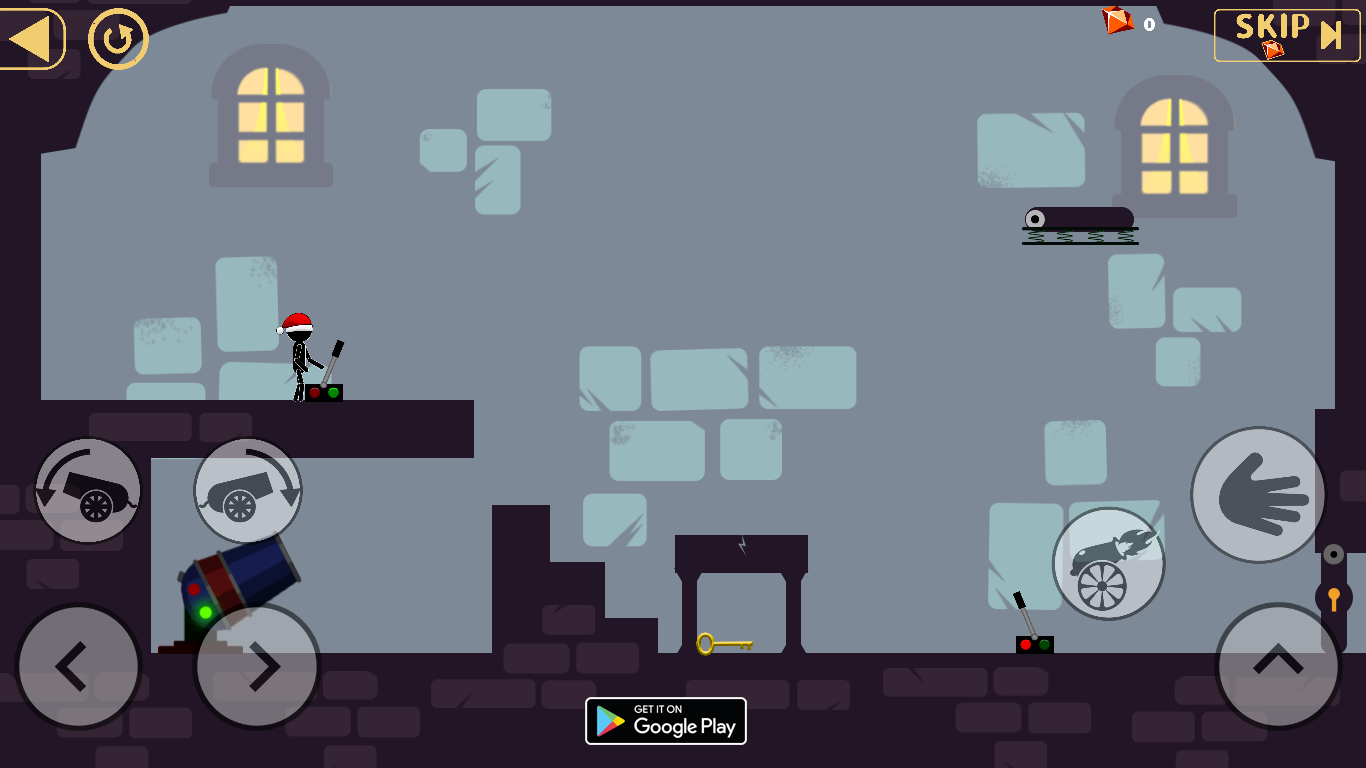Tap the hand grab icon
Screen dimensions: 1366x768
(1256, 493)
